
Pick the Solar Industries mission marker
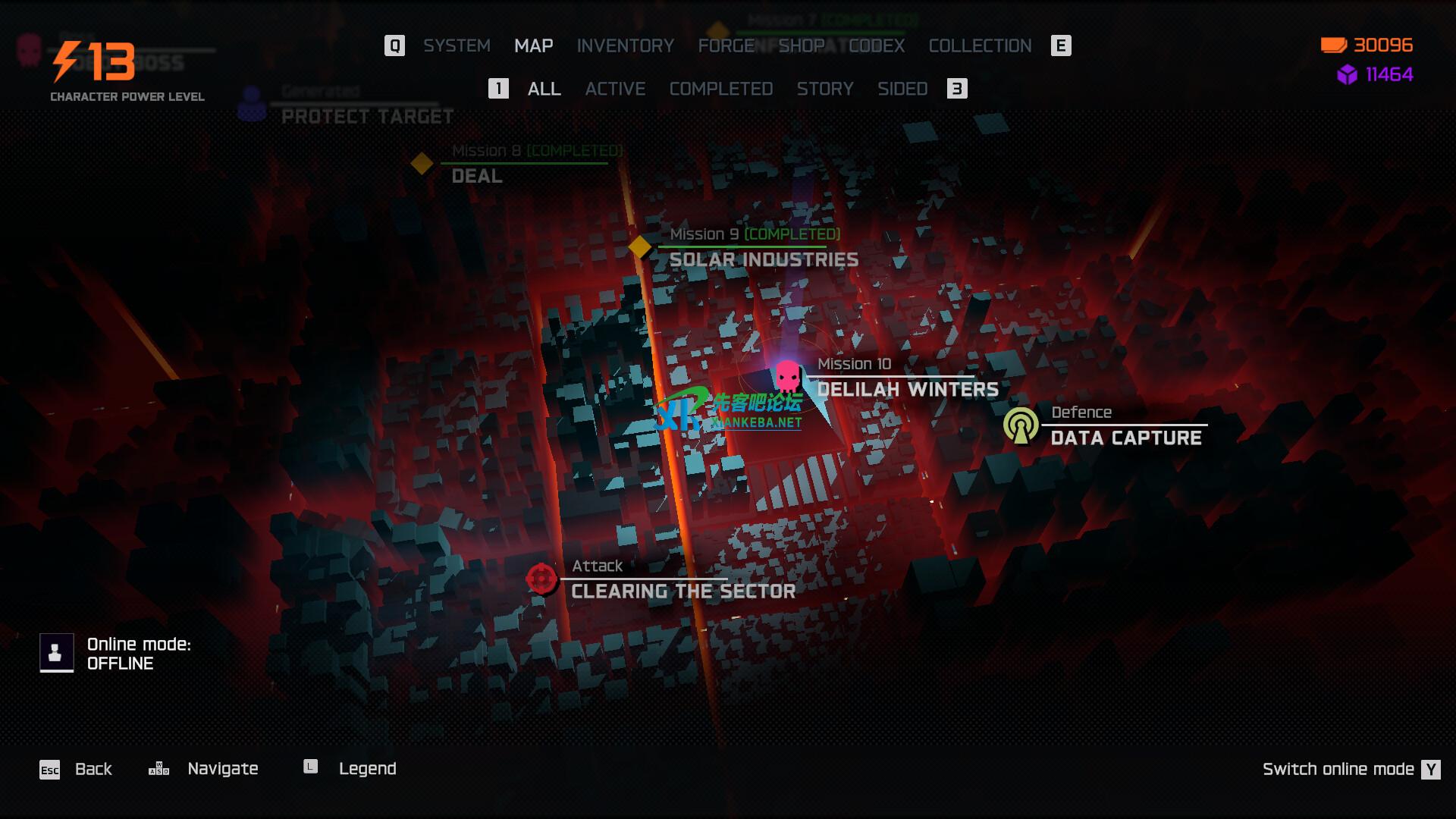point(640,247)
